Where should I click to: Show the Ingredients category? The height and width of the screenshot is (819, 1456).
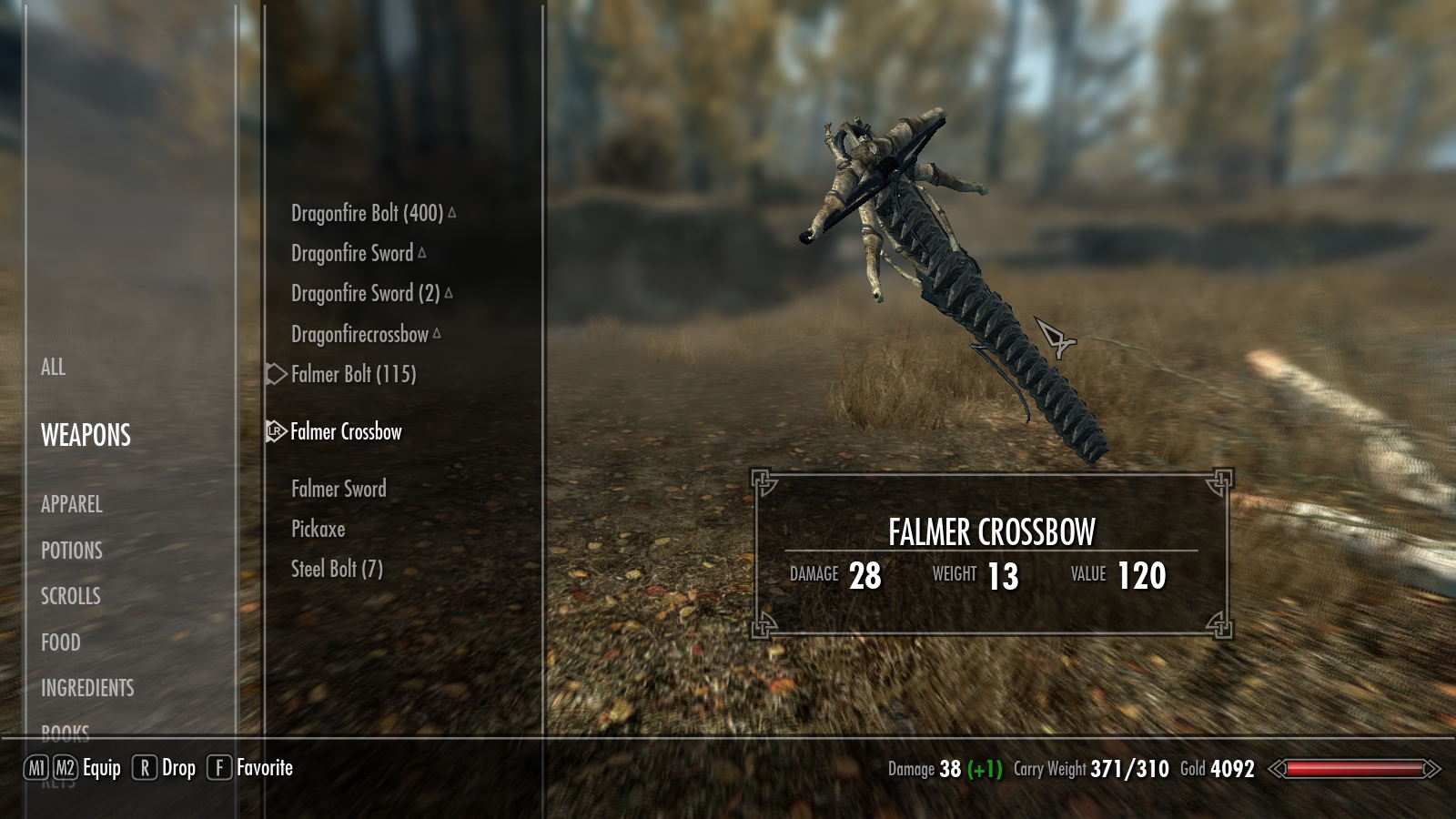point(87,688)
